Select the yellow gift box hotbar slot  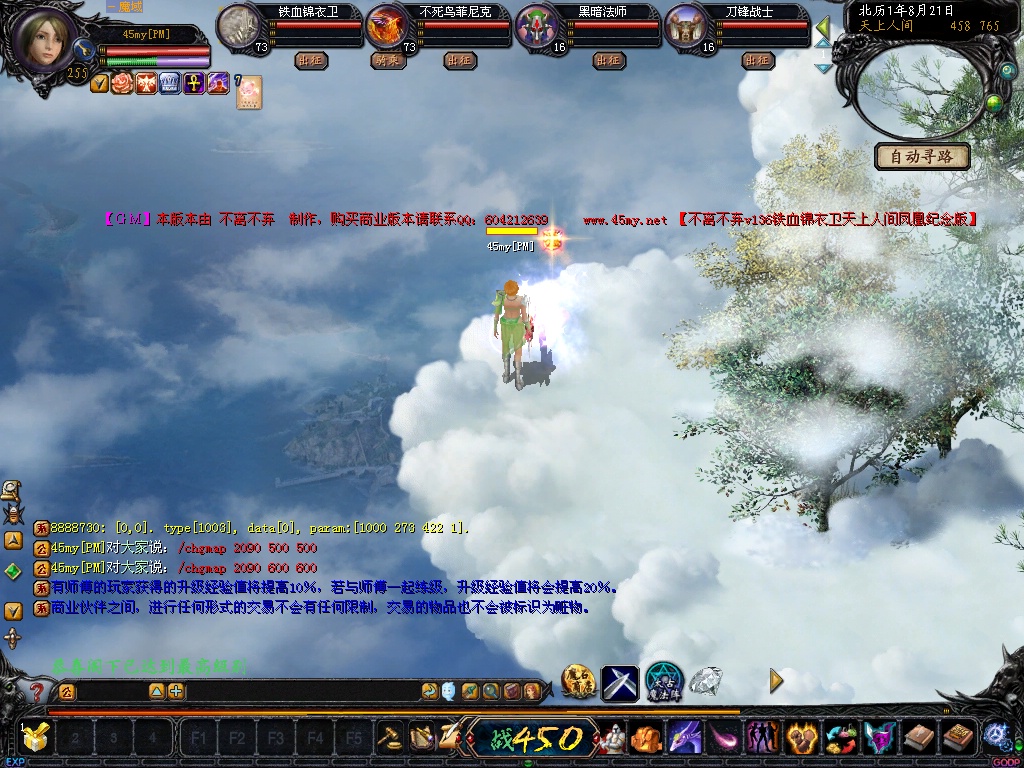coord(36,738)
